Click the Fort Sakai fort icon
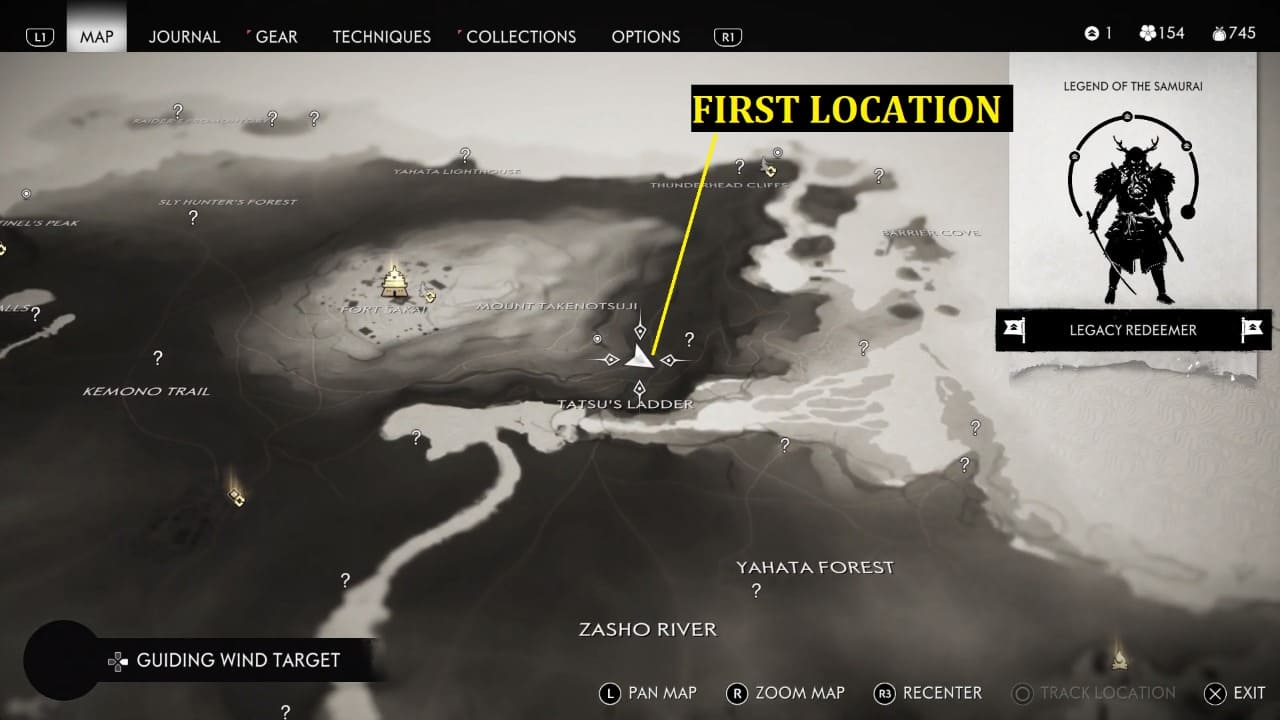1280x720 pixels. point(392,283)
